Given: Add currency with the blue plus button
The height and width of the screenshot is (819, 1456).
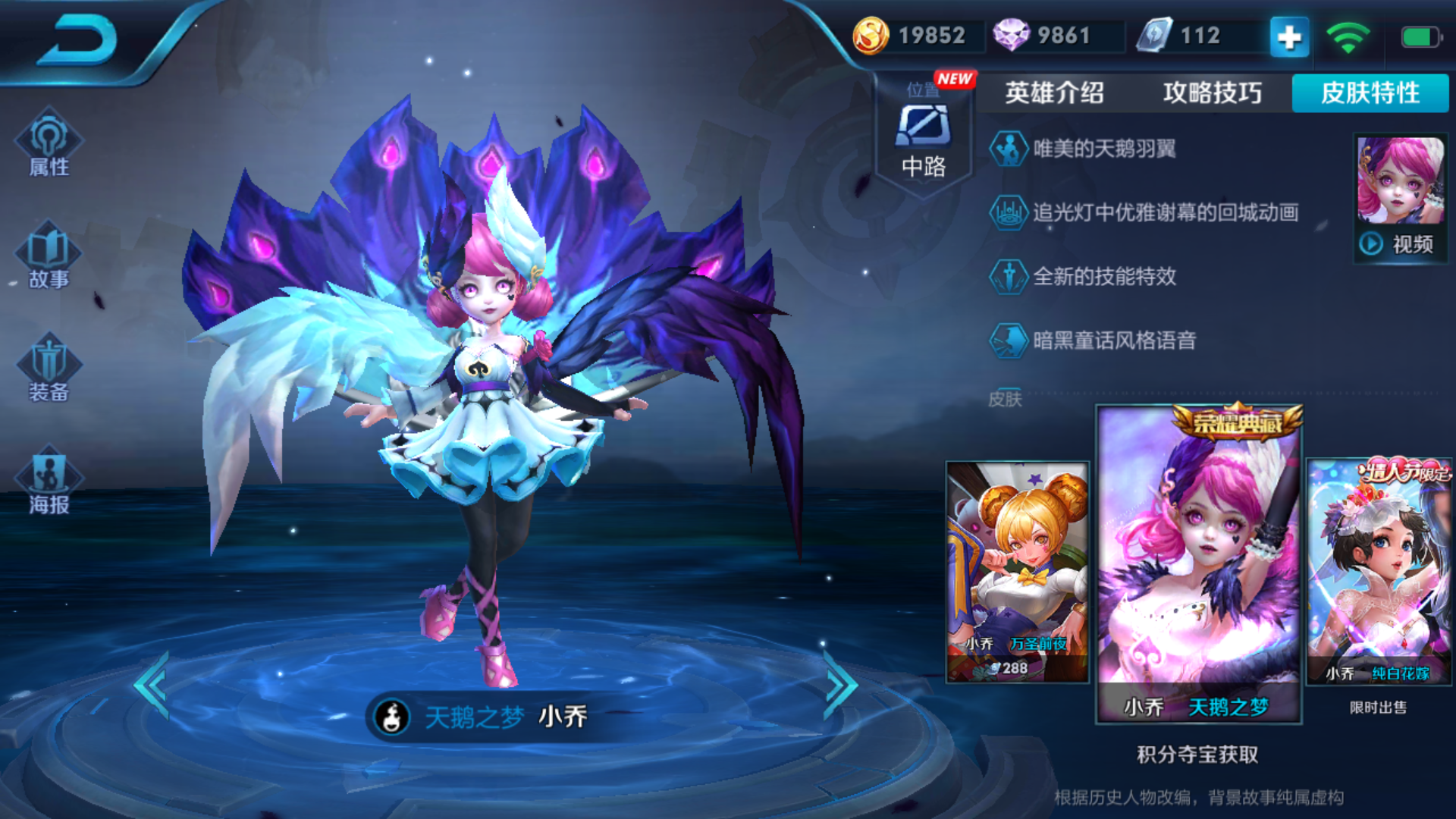Looking at the screenshot, I should point(1289,36).
